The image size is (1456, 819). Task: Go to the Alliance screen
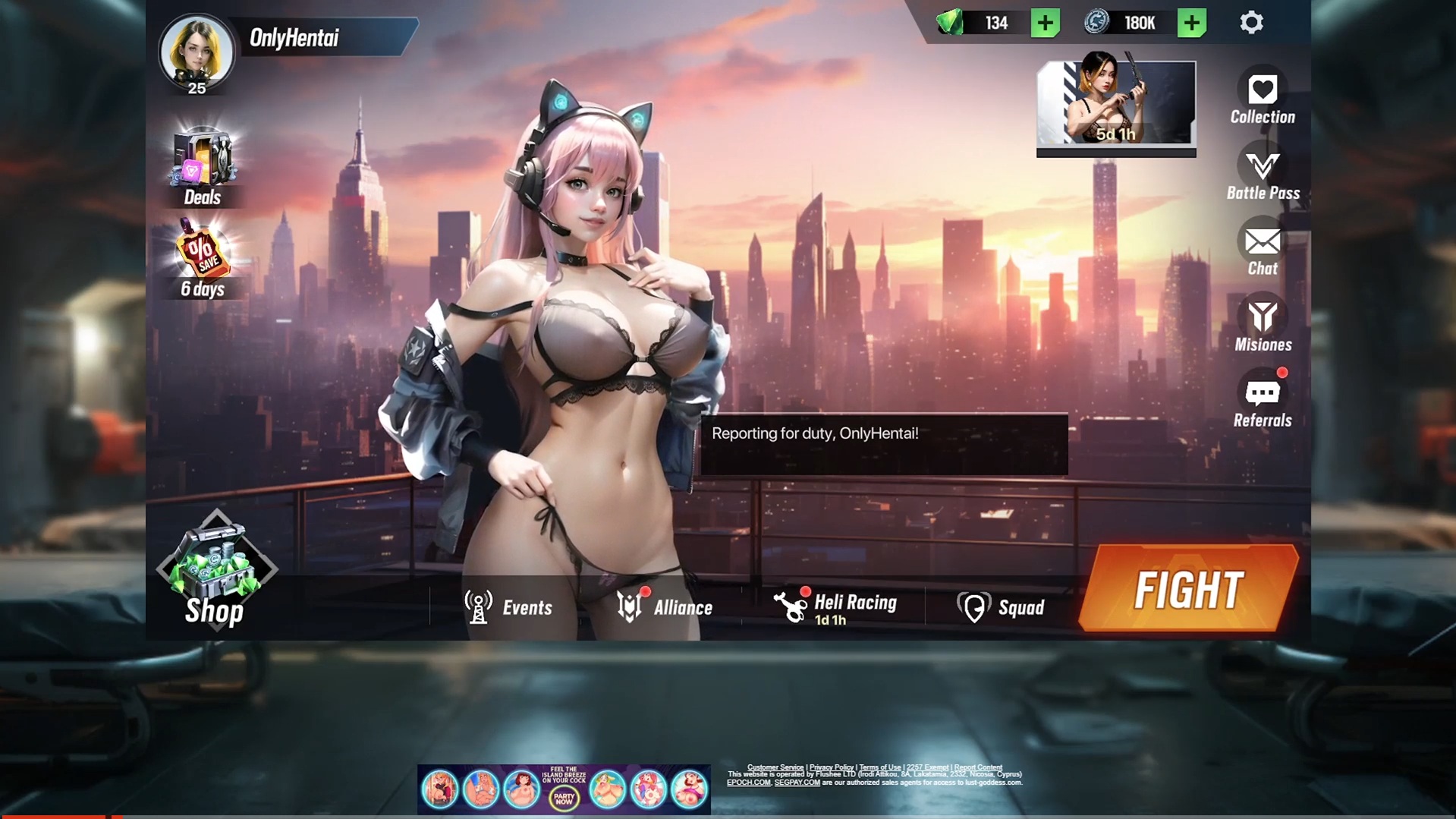click(664, 607)
